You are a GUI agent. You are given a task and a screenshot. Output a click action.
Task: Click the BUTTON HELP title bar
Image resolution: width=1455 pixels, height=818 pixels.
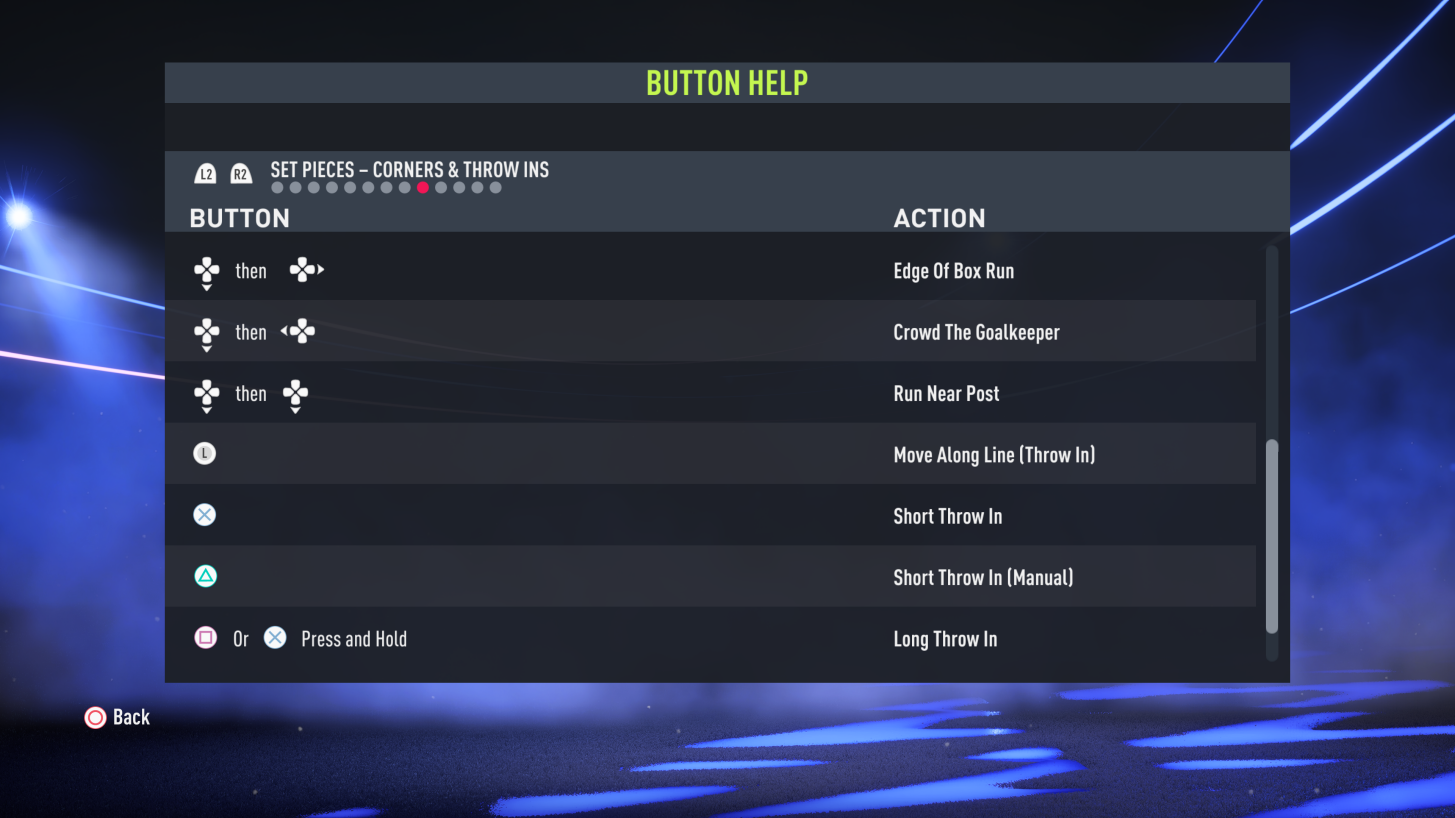click(727, 82)
